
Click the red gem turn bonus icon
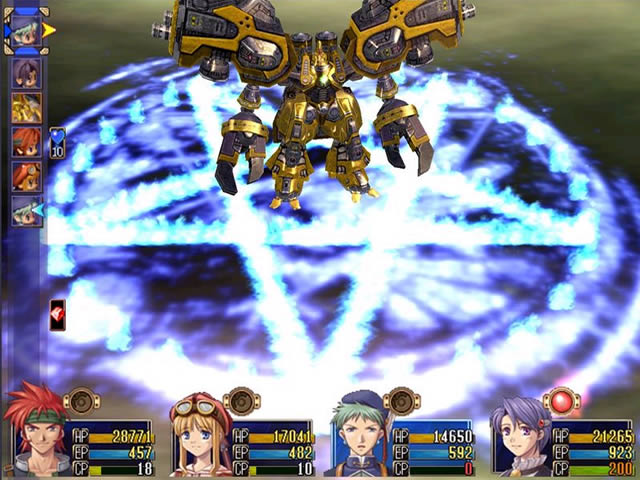click(57, 312)
